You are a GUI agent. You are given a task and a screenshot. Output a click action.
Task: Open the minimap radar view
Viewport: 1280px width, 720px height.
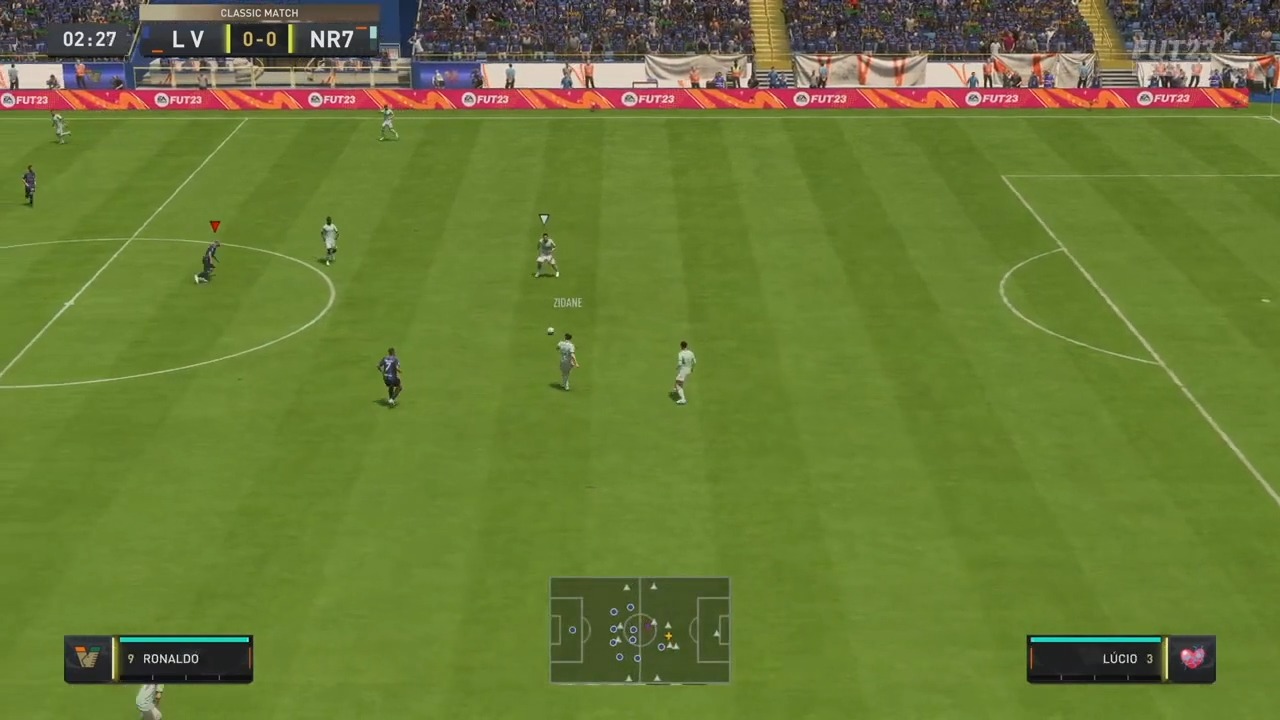pyautogui.click(x=640, y=630)
